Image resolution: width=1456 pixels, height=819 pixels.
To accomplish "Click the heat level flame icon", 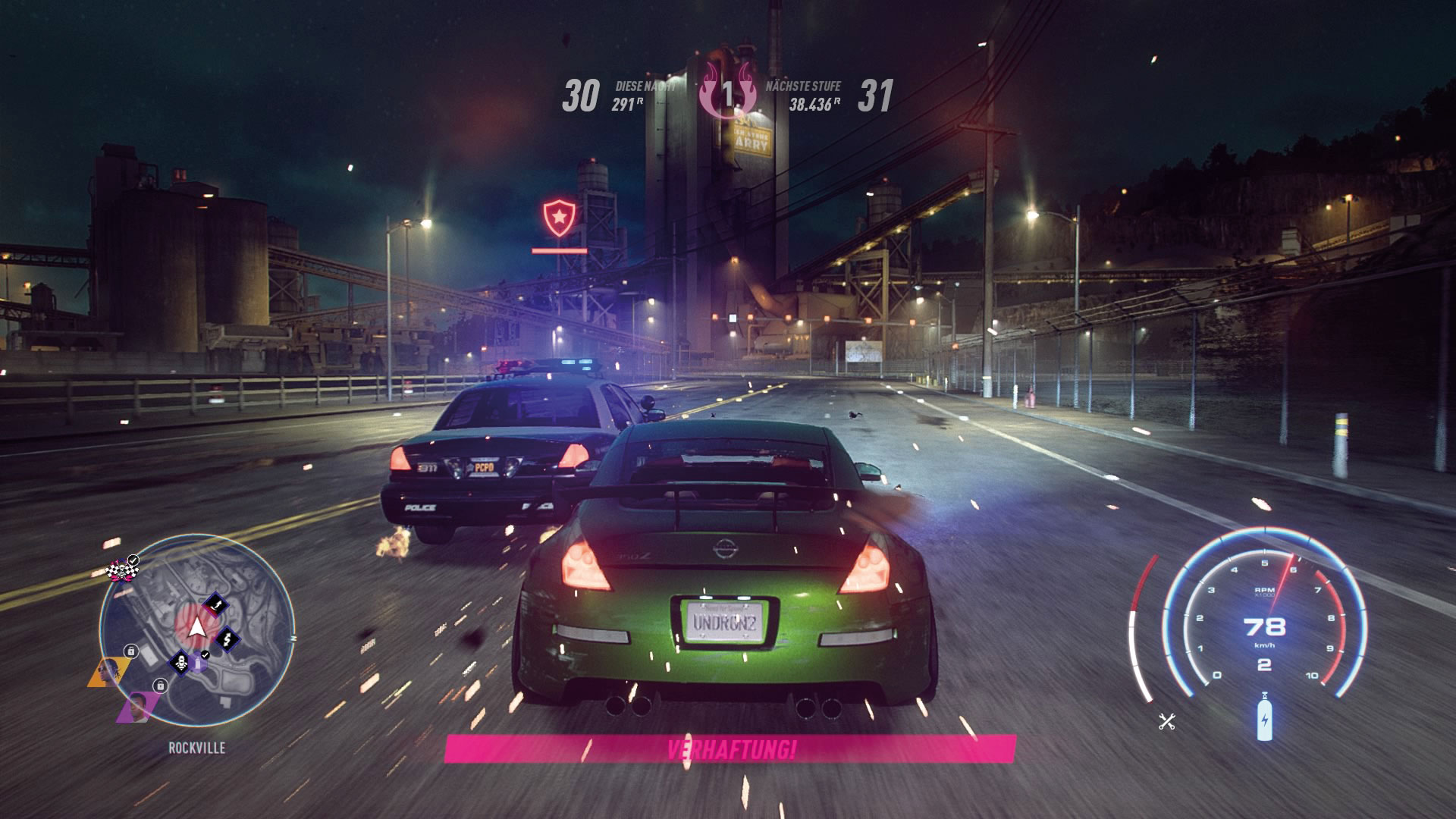I will (727, 96).
